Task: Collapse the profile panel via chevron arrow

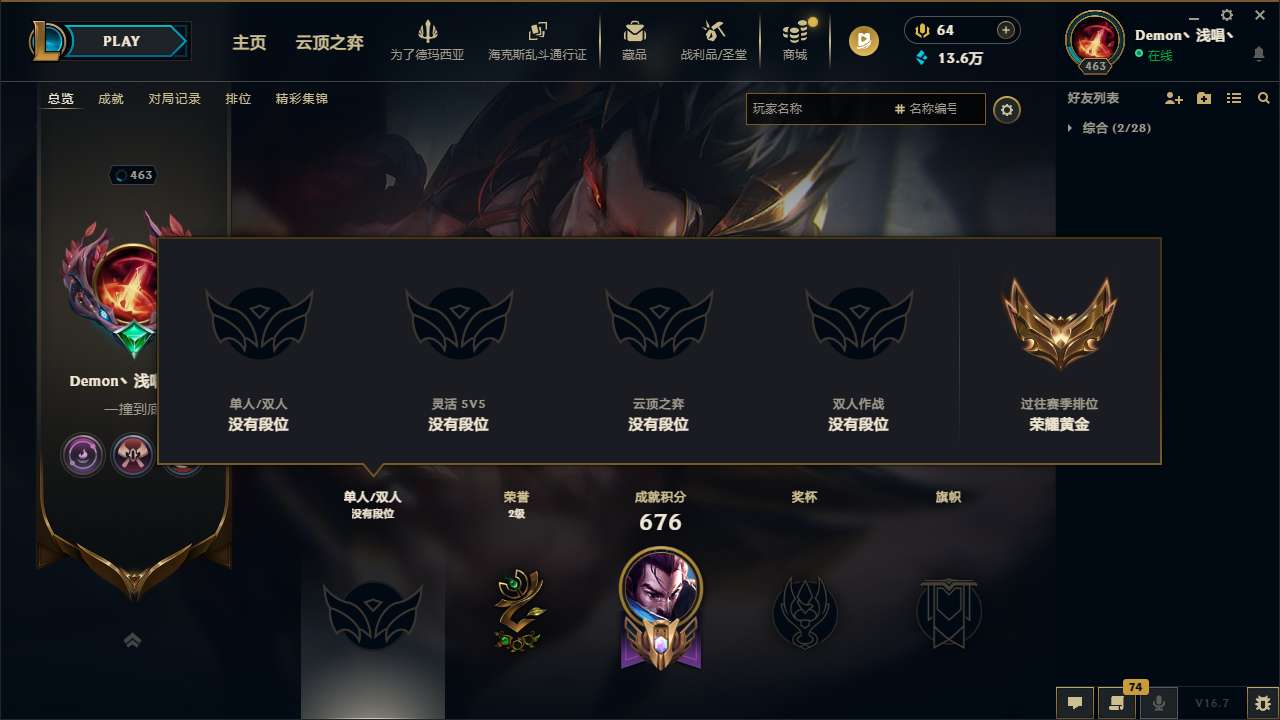Action: click(x=132, y=639)
